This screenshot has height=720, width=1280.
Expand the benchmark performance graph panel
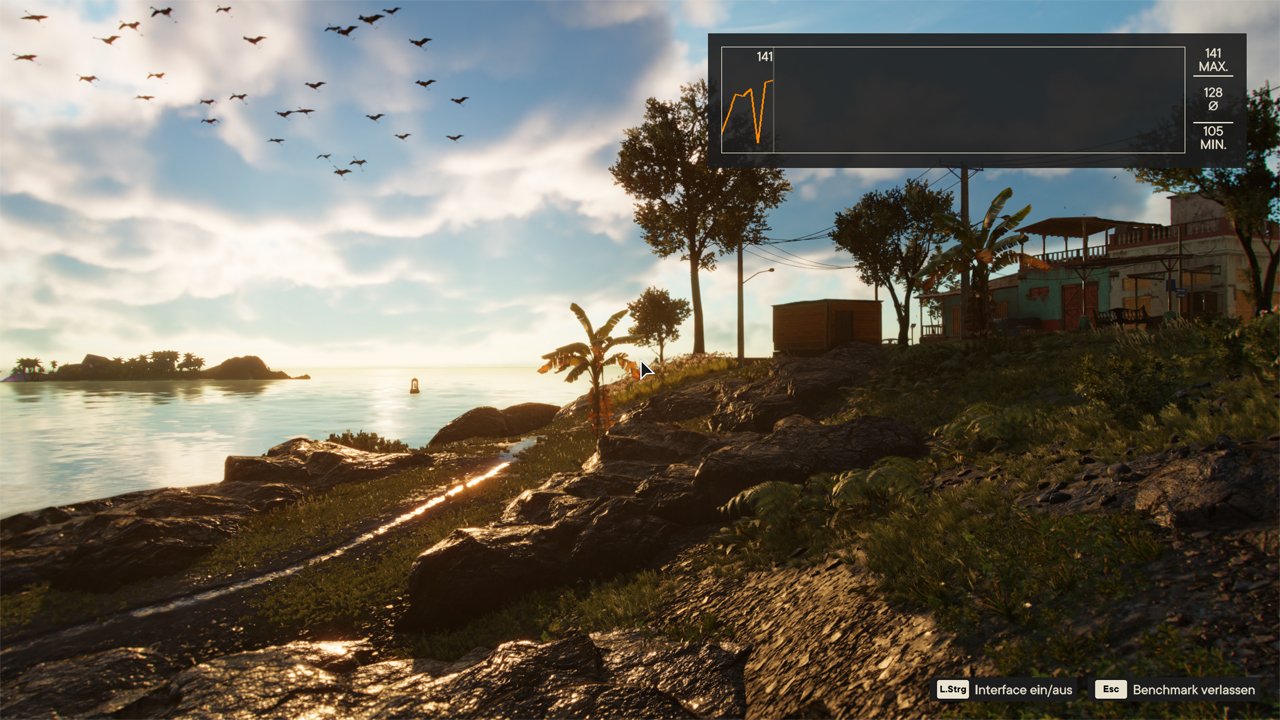(954, 99)
